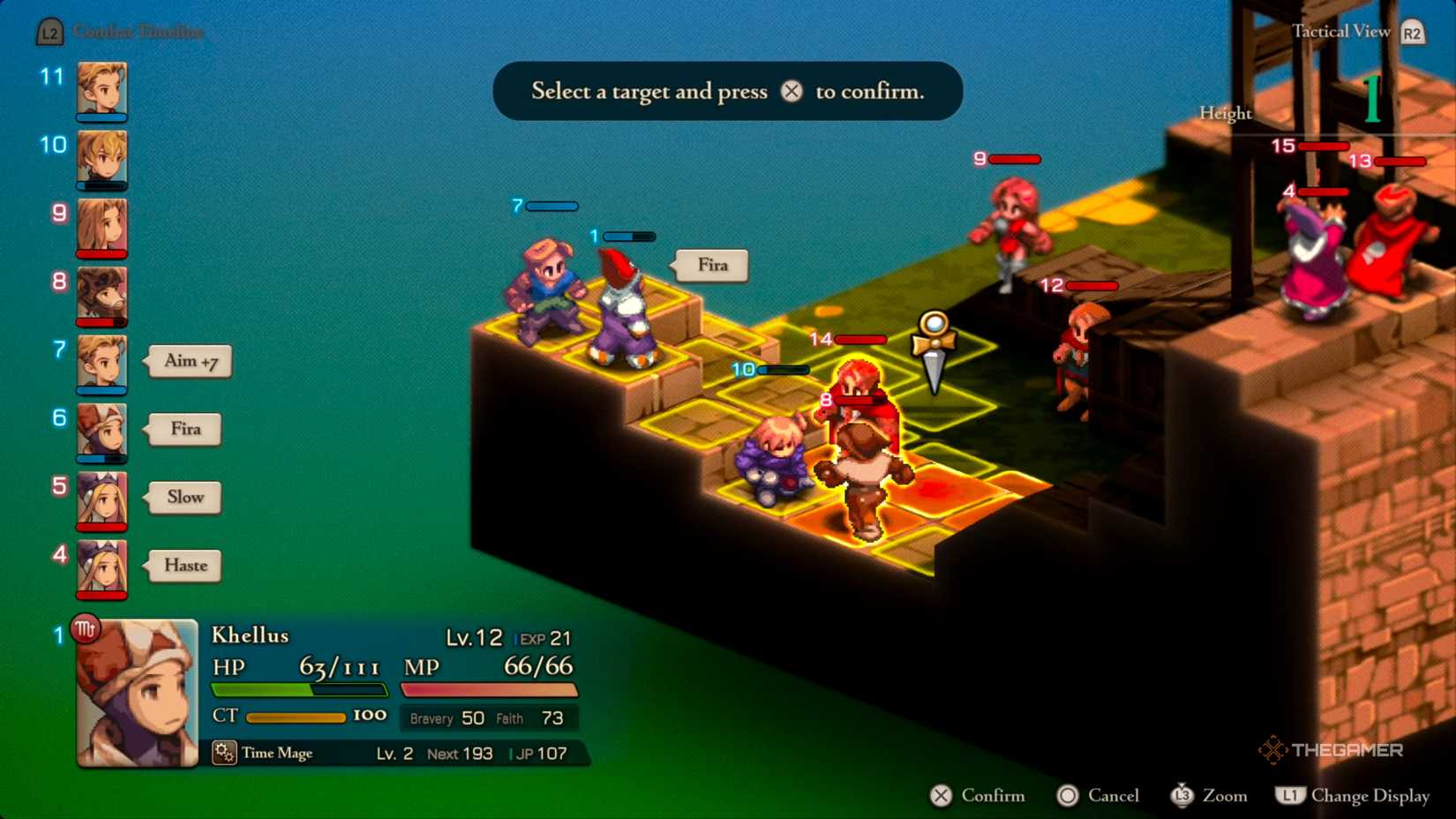The image size is (1456, 819).
Task: Choose the turn 4 portrait beside Haste
Action: pyautogui.click(x=101, y=567)
